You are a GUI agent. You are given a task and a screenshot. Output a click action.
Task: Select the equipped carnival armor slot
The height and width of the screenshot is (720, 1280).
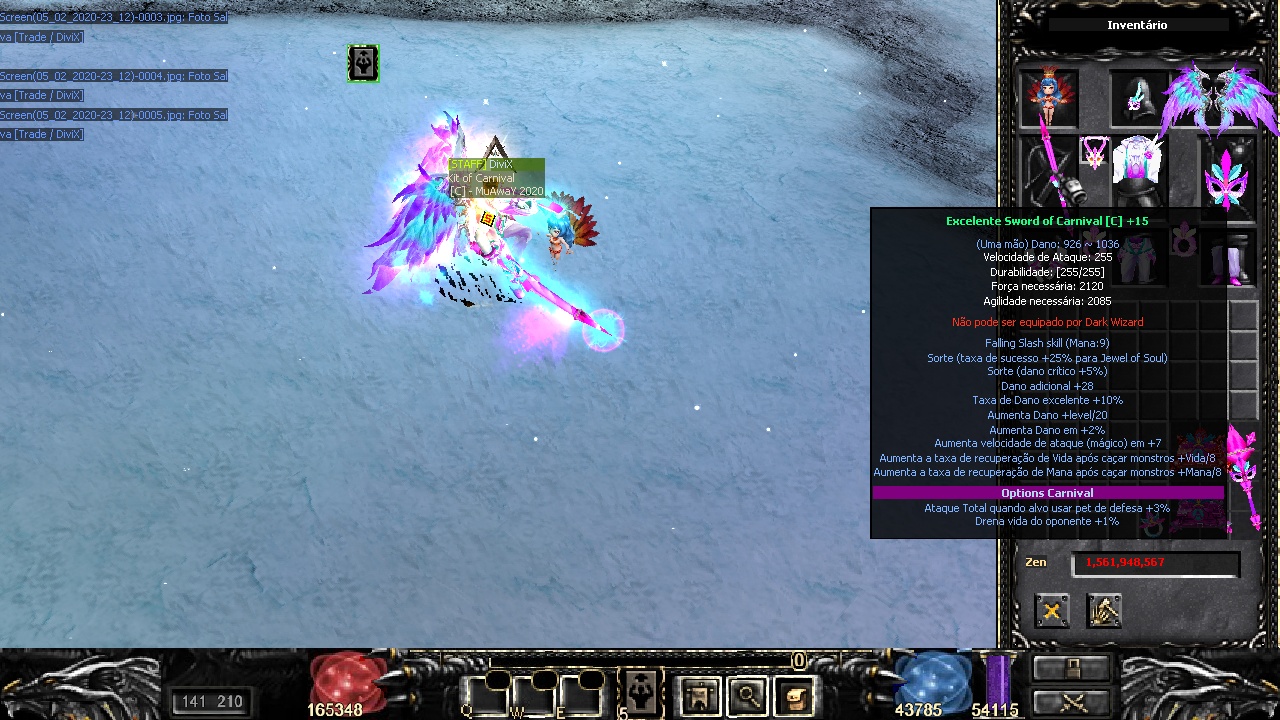pyautogui.click(x=1139, y=170)
